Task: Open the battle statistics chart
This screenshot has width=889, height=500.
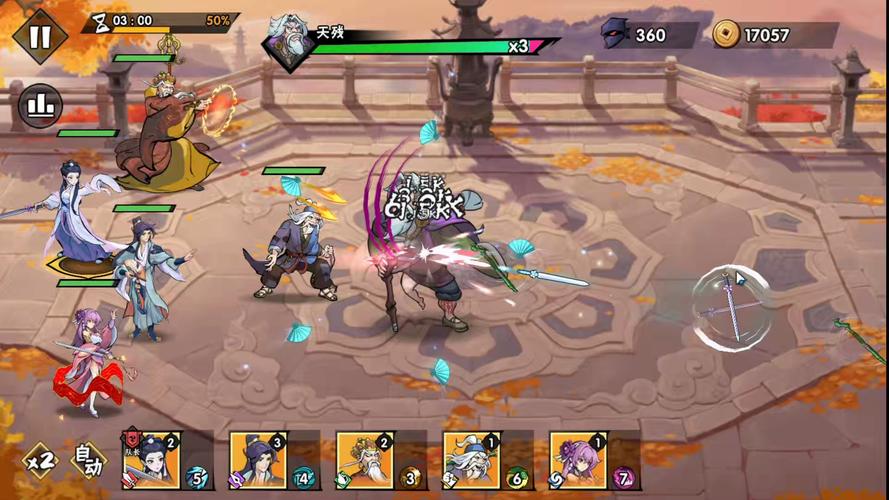Action: coord(40,104)
